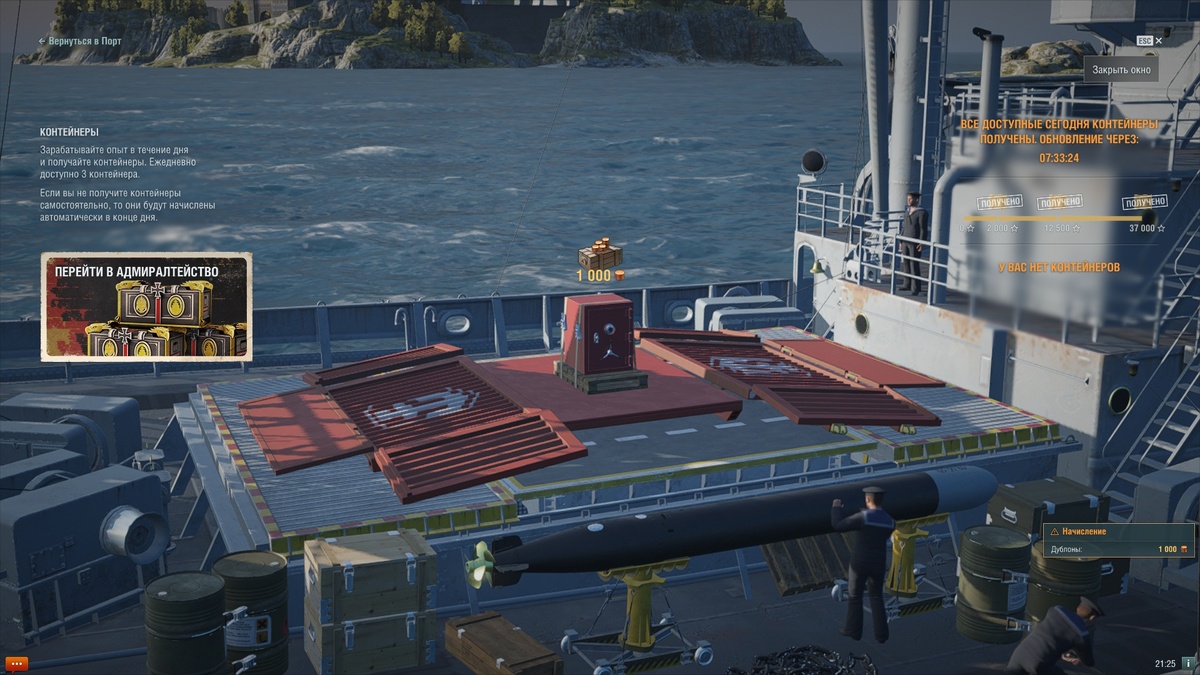The image size is (1200, 675).
Task: Open the orange chat bubble button
Action: [x=17, y=662]
